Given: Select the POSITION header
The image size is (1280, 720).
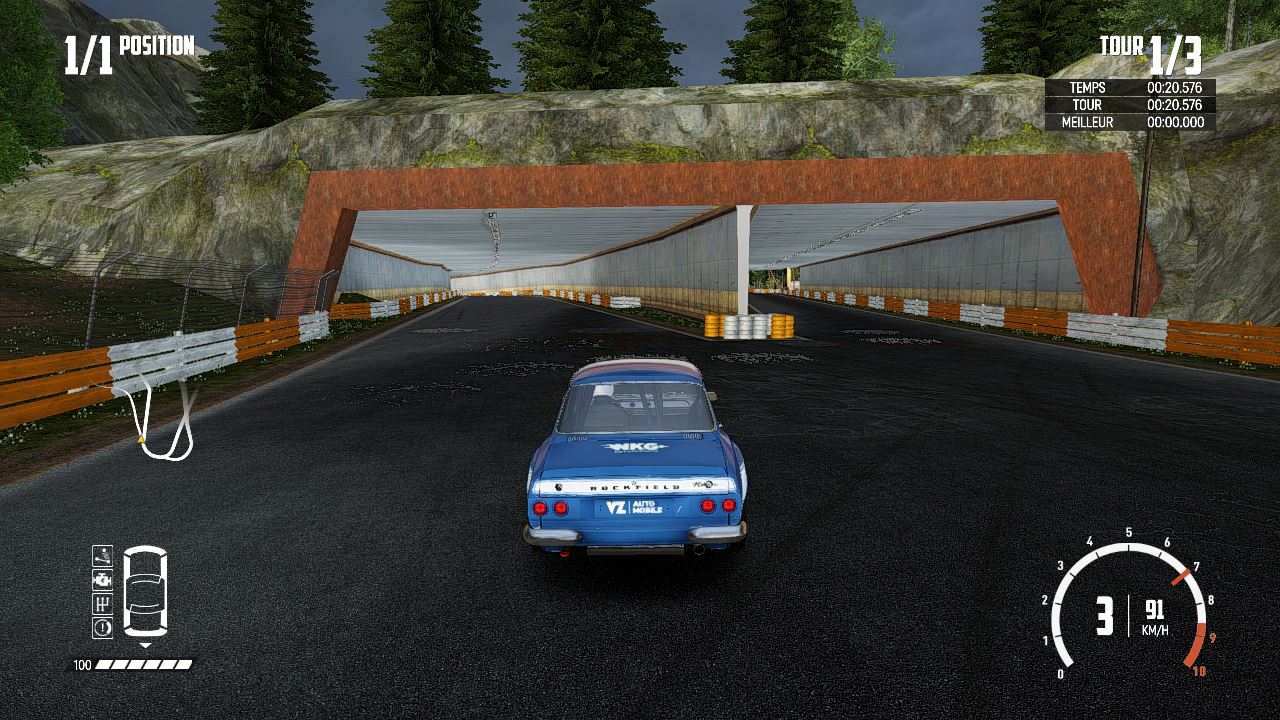Looking at the screenshot, I should pyautogui.click(x=157, y=46).
